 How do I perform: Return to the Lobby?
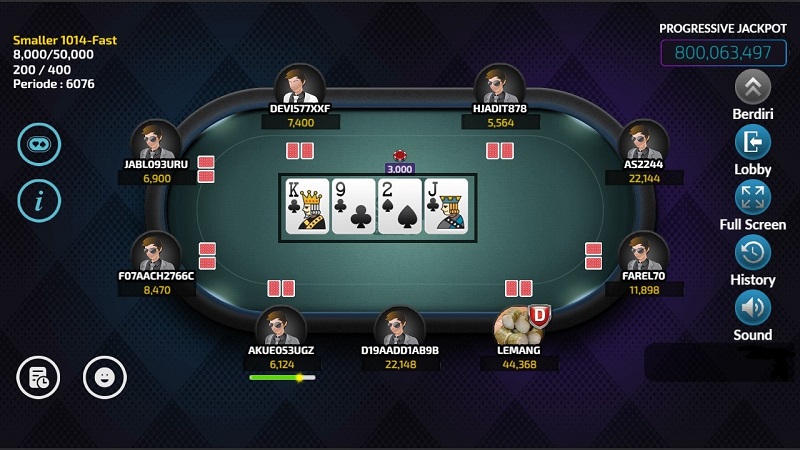(x=753, y=141)
